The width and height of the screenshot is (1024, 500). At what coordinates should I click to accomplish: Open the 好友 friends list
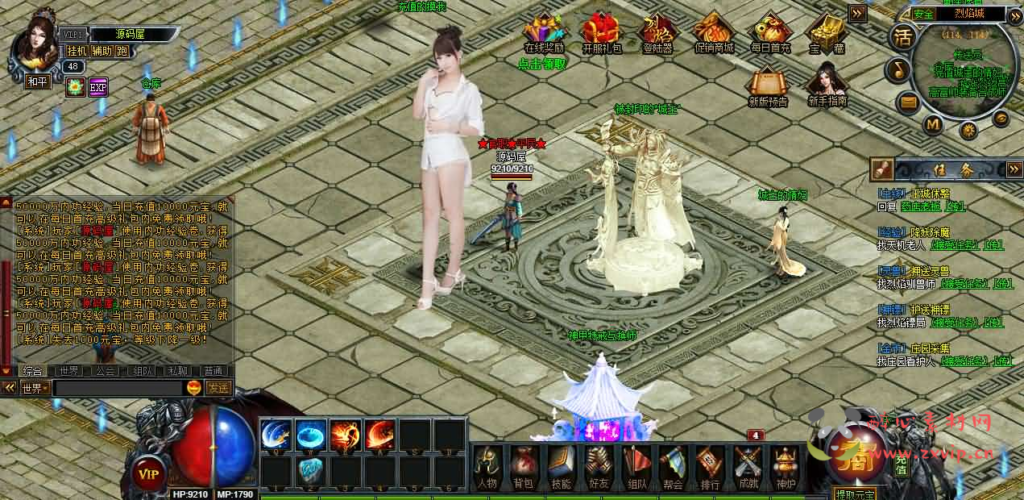point(598,466)
